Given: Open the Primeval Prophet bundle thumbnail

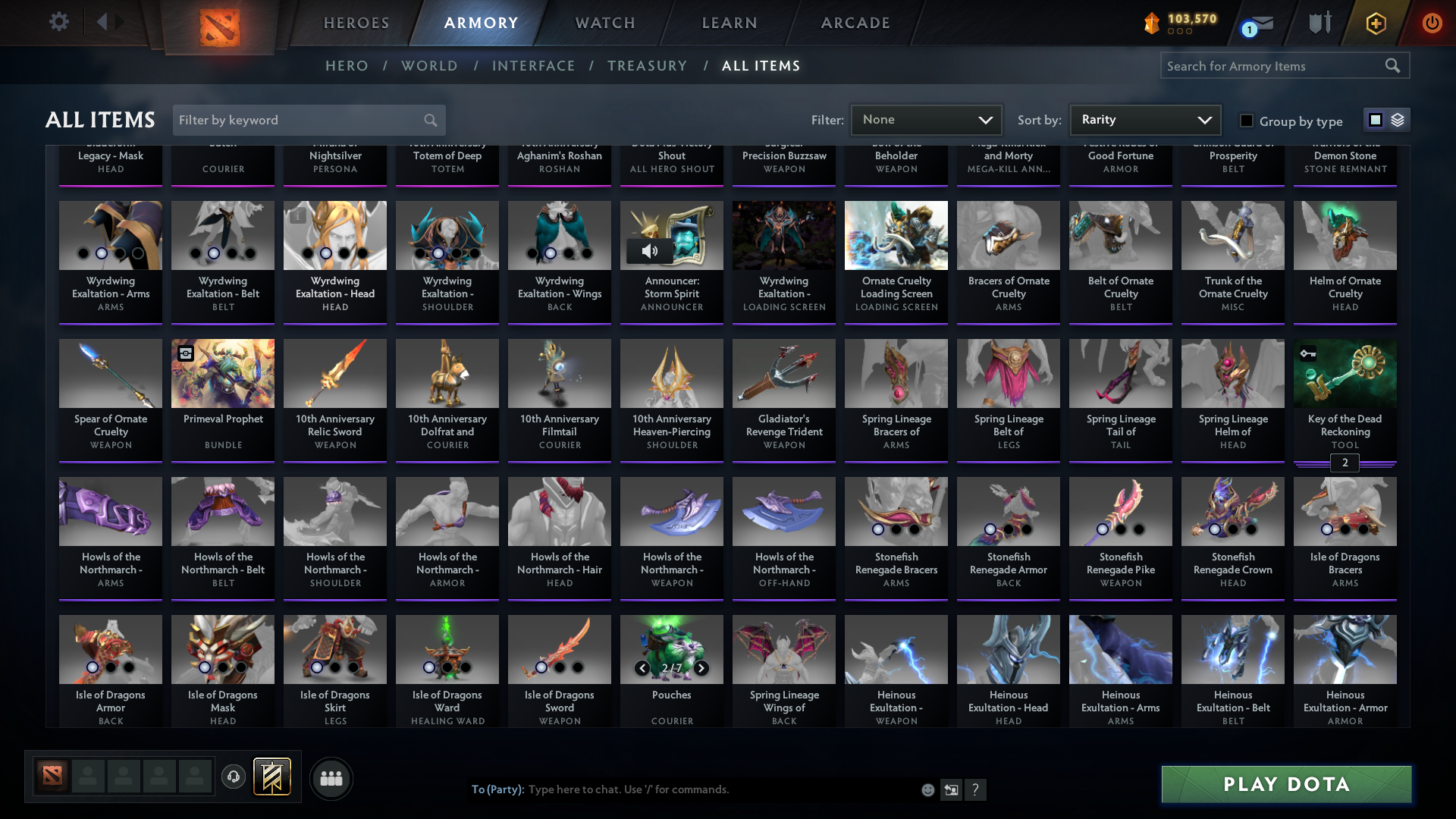Looking at the screenshot, I should (x=222, y=372).
